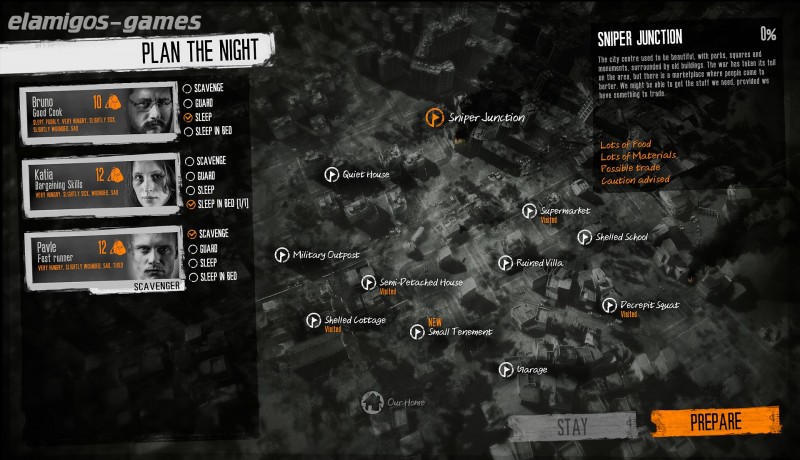Viewport: 800px width, 460px height.
Task: Choose the Ruined Villa location
Action: [506, 262]
